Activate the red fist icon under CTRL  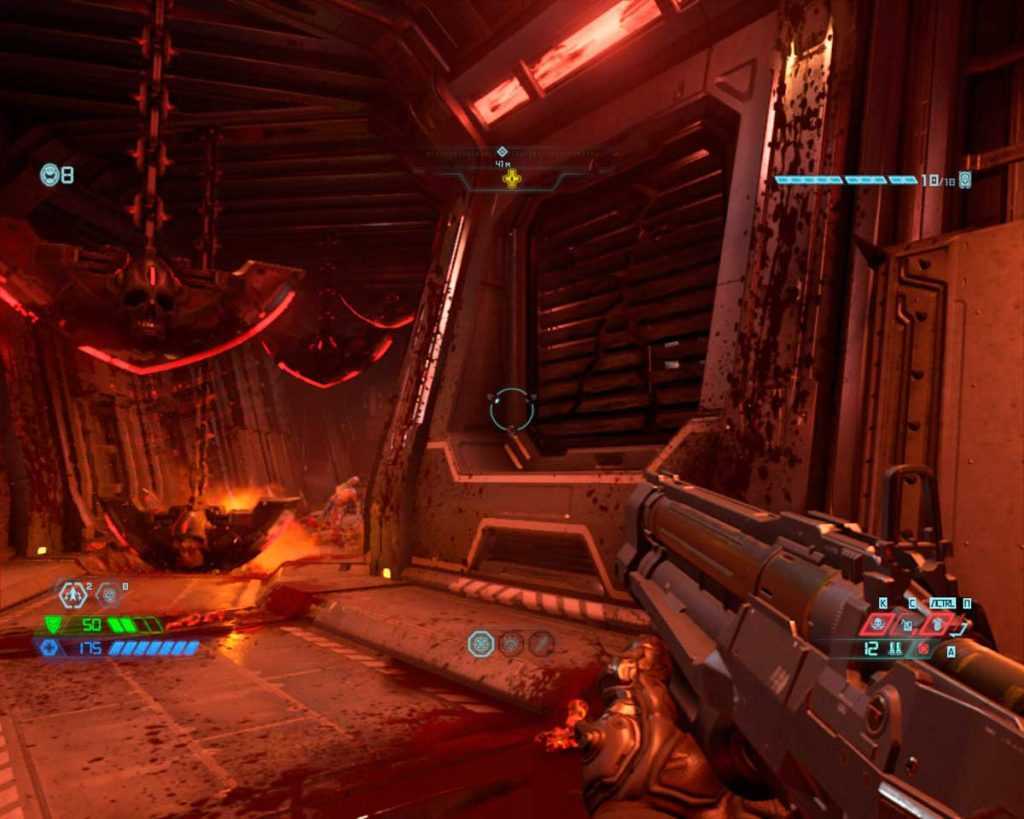(938, 624)
